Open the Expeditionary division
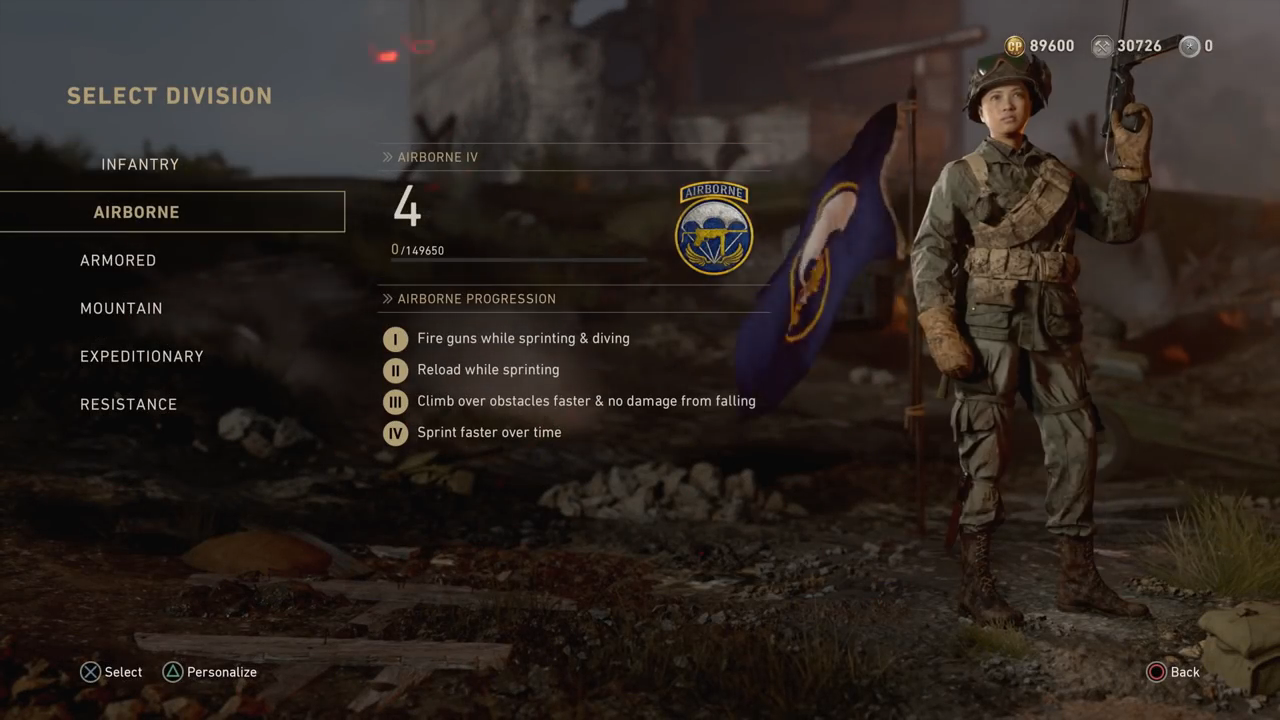1280x720 pixels. [142, 356]
